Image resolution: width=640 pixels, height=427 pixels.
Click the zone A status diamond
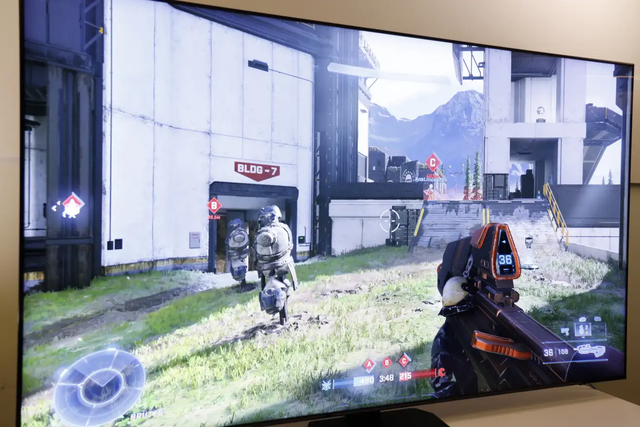[368, 365]
